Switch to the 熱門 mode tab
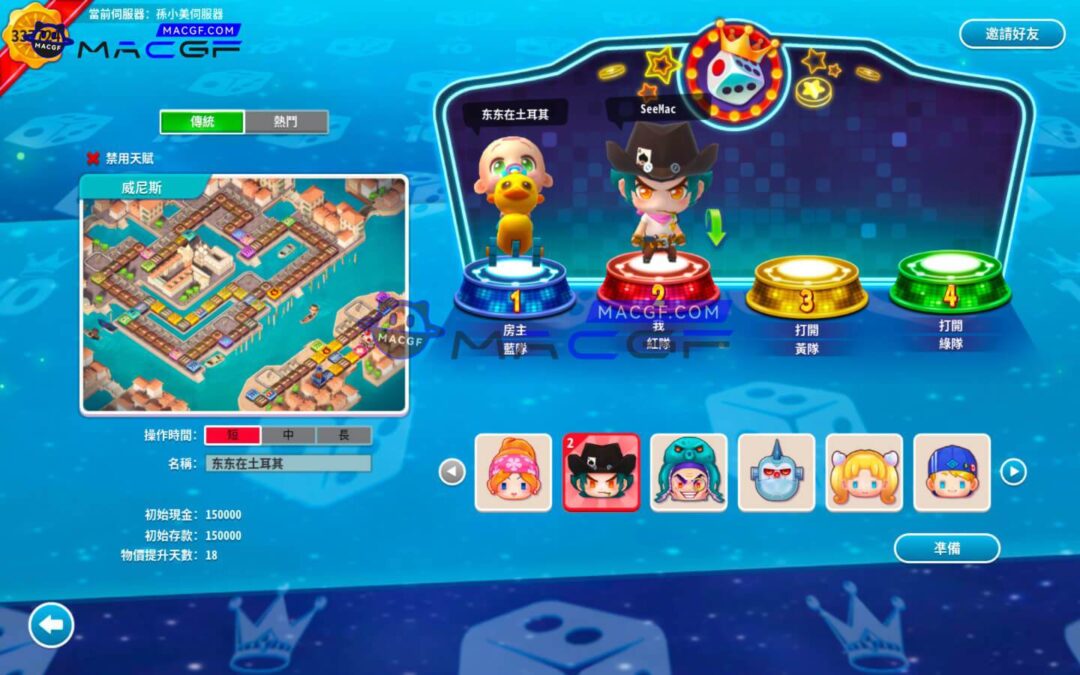1080x675 pixels. [286, 122]
